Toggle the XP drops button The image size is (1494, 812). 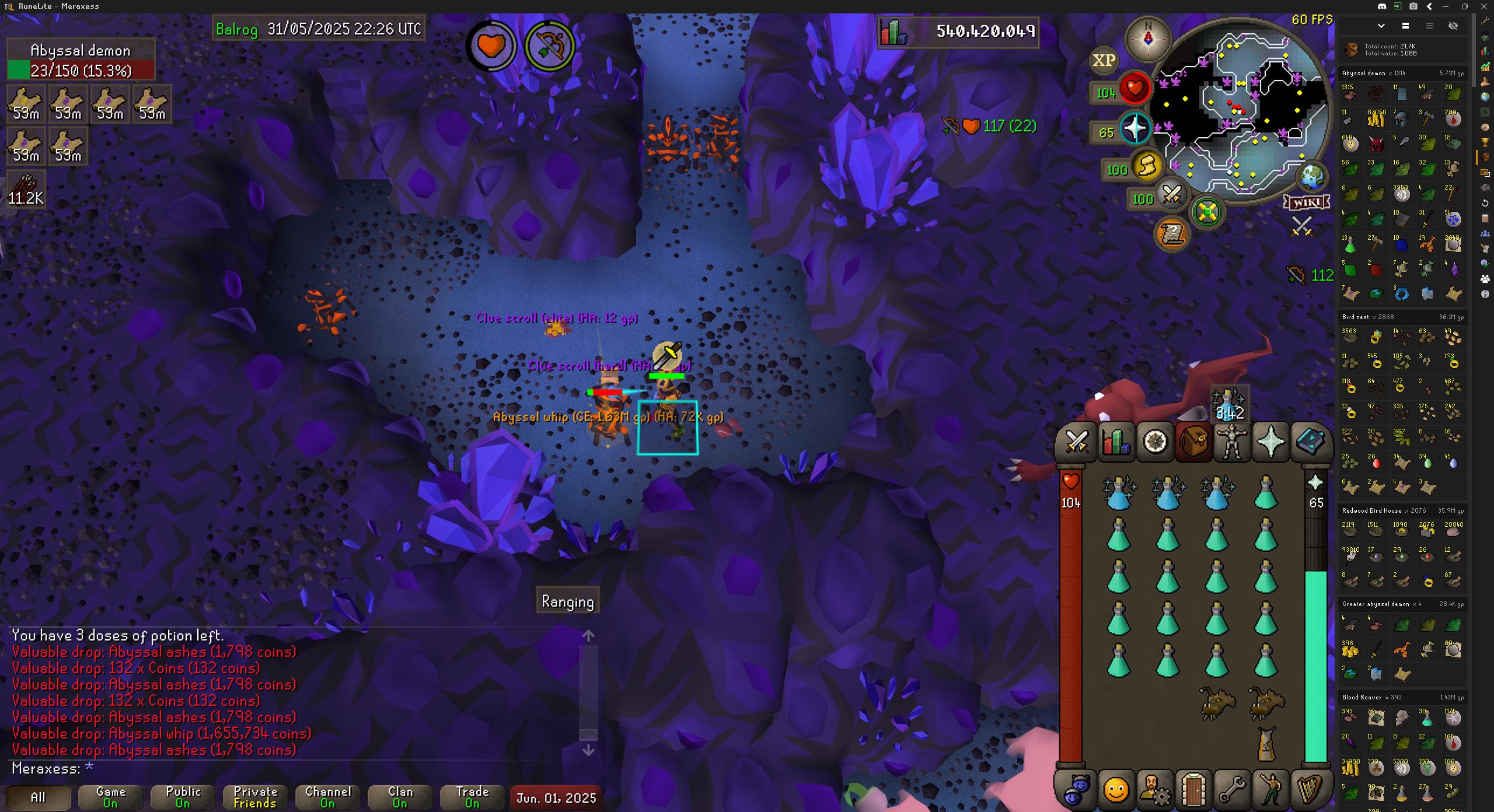[x=1104, y=60]
